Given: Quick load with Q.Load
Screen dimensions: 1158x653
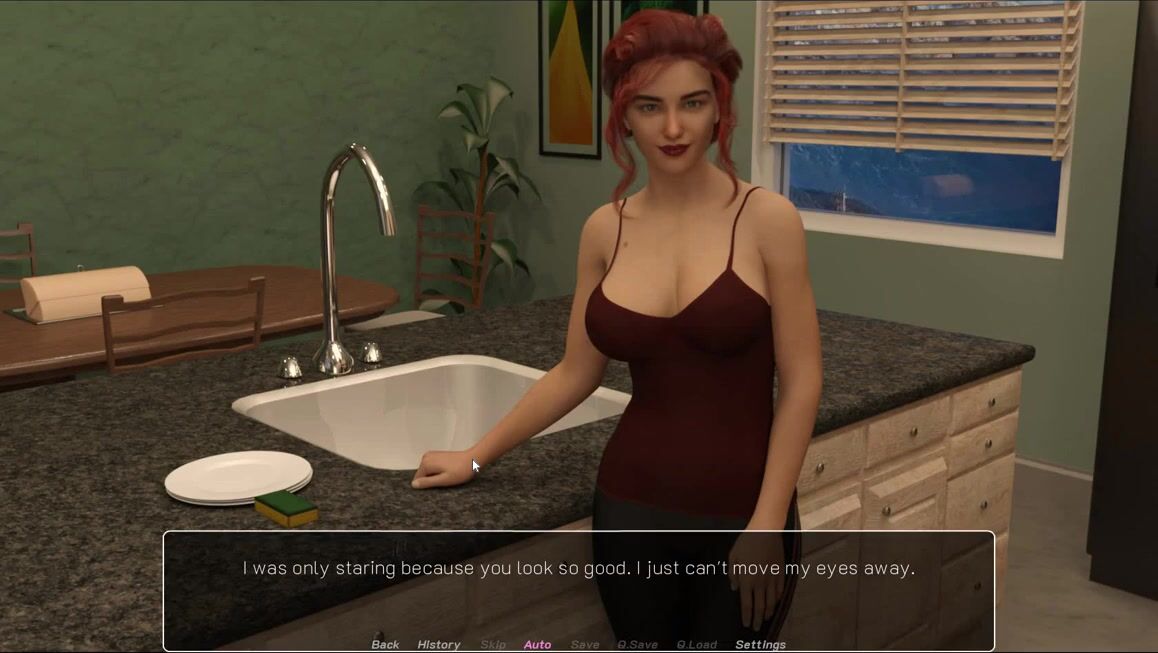Looking at the screenshot, I should pos(696,644).
